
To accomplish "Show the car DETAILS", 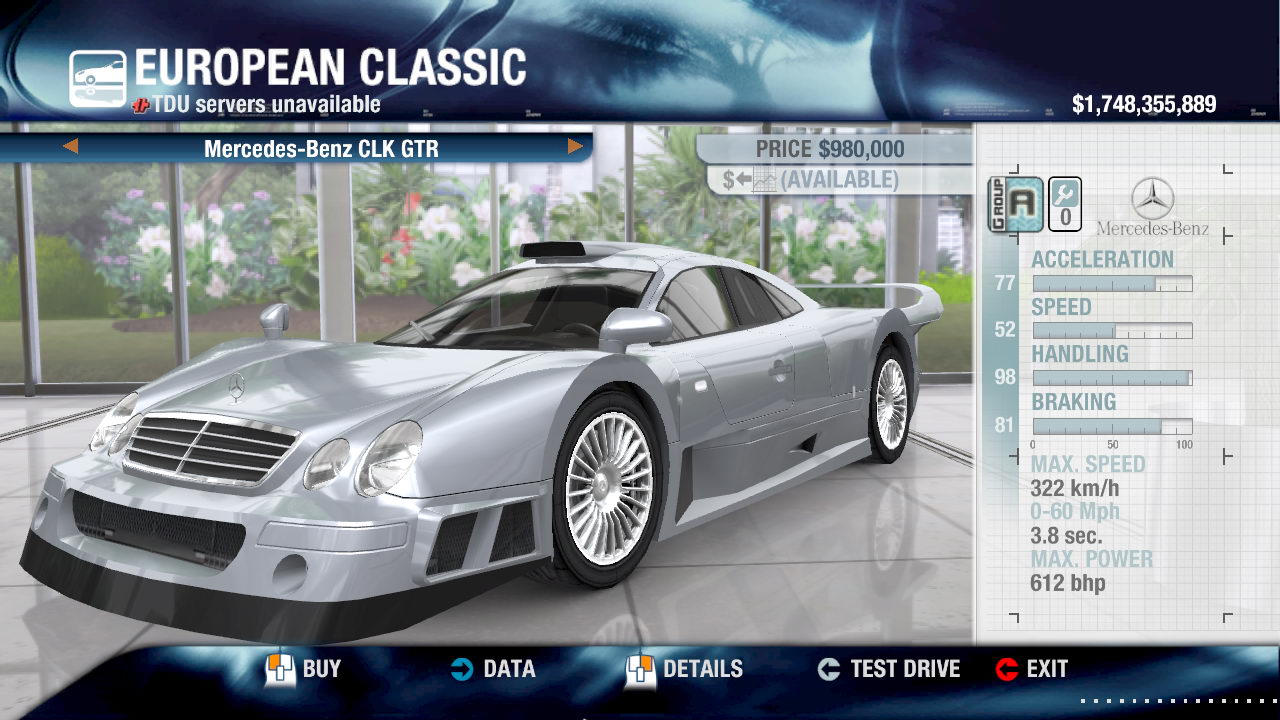I will [685, 669].
